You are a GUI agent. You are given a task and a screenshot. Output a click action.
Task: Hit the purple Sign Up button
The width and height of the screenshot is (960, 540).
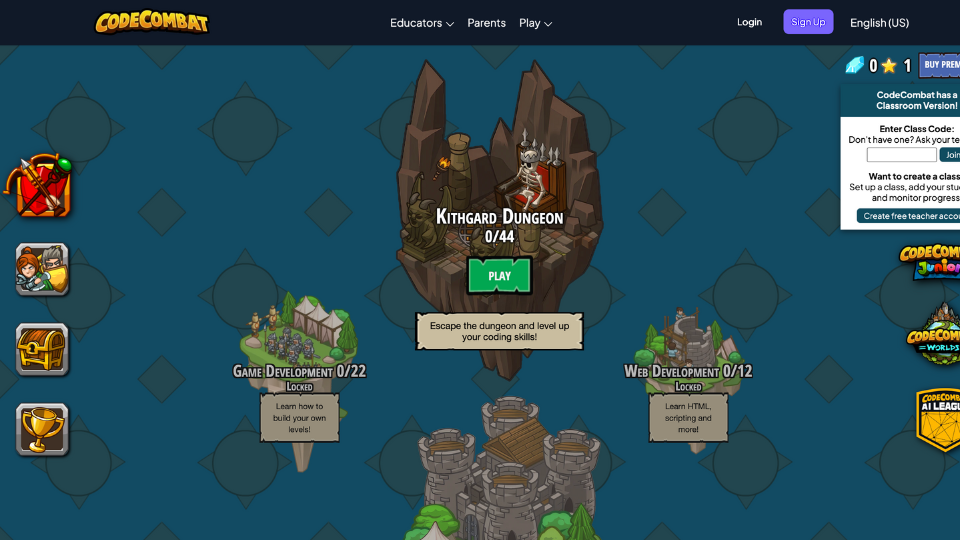808,22
